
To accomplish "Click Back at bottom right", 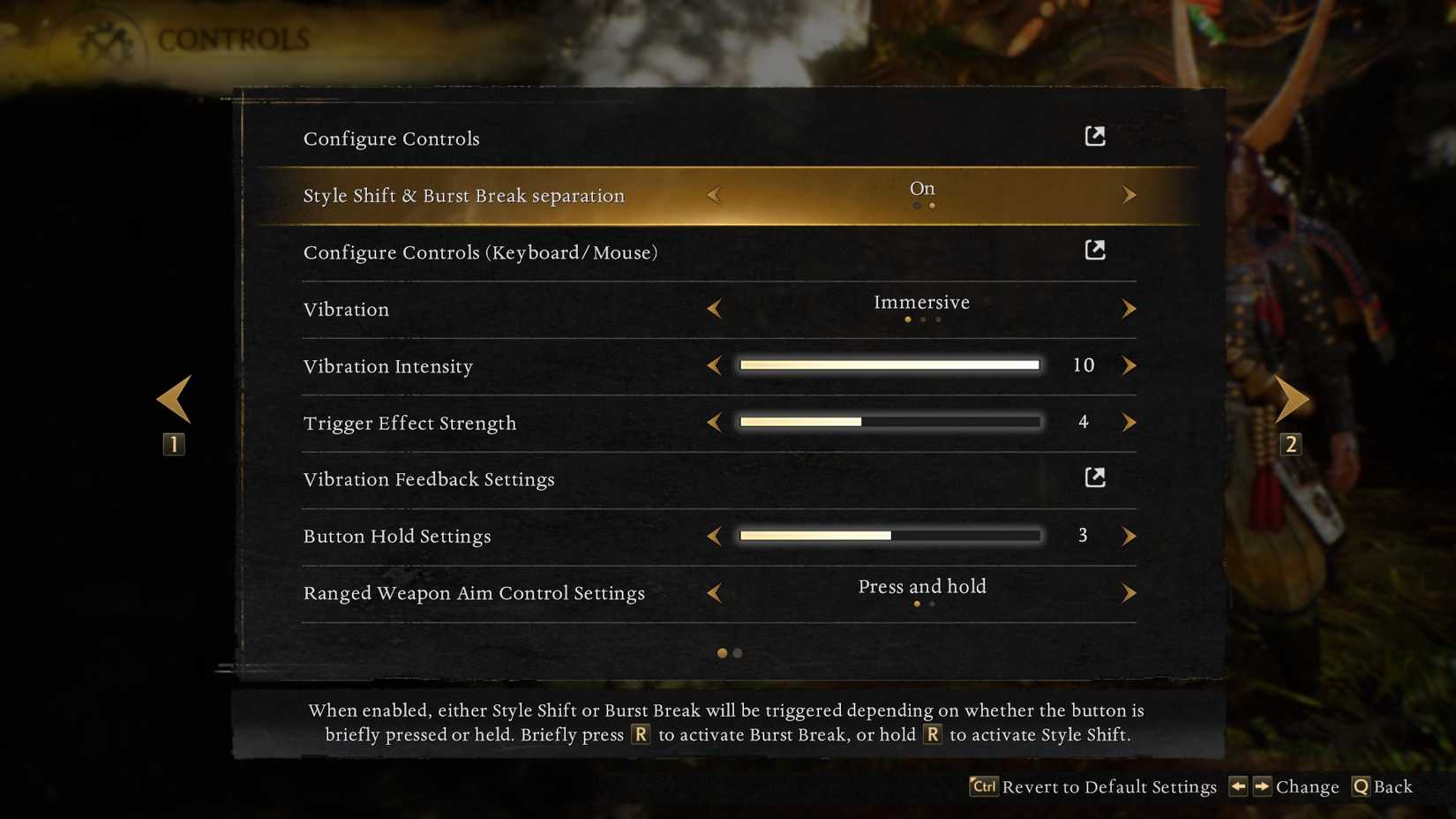I will coord(1392,786).
